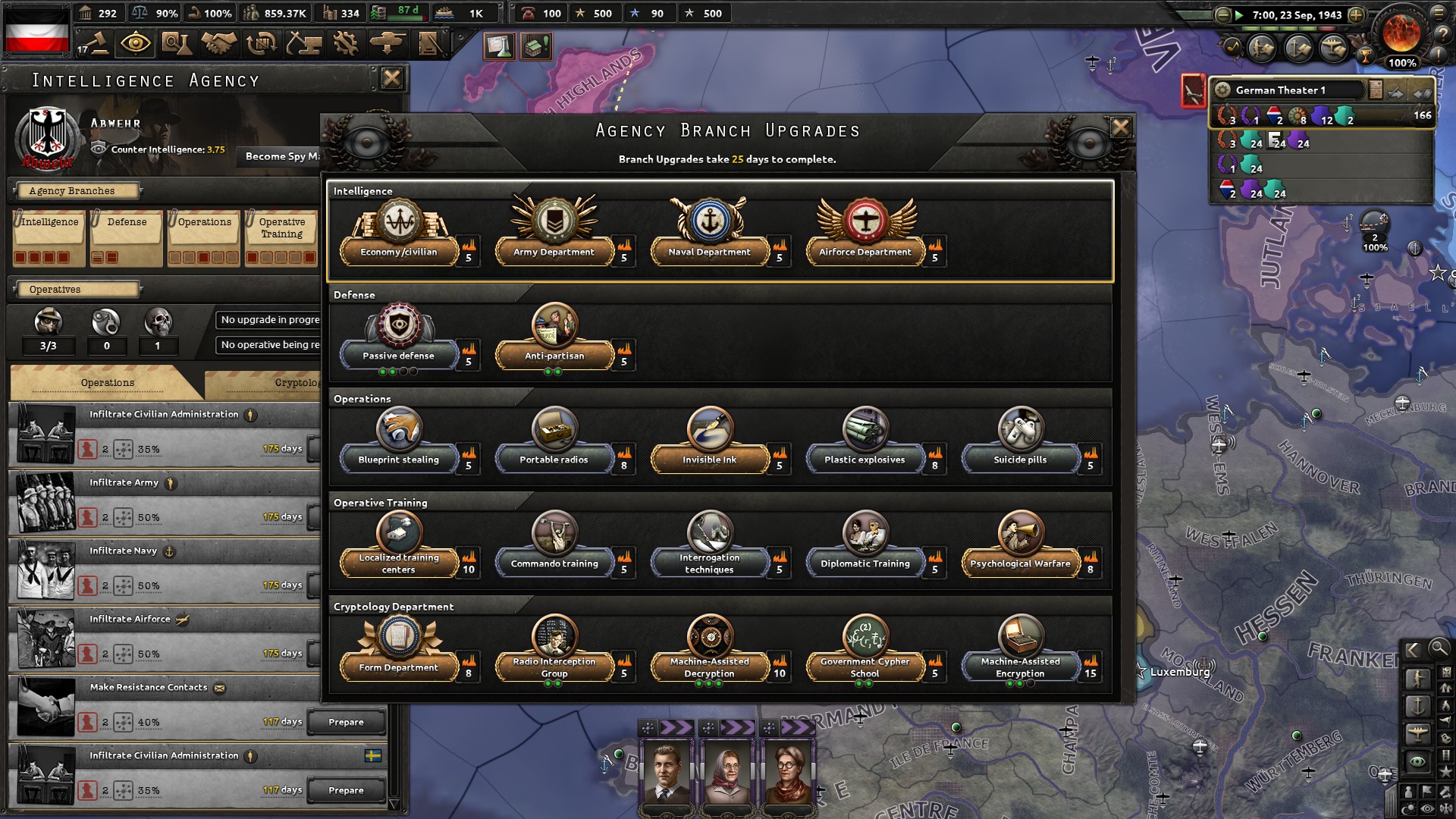Open the decisions menu gavel icon
The height and width of the screenshot is (819, 1456).
point(99,43)
